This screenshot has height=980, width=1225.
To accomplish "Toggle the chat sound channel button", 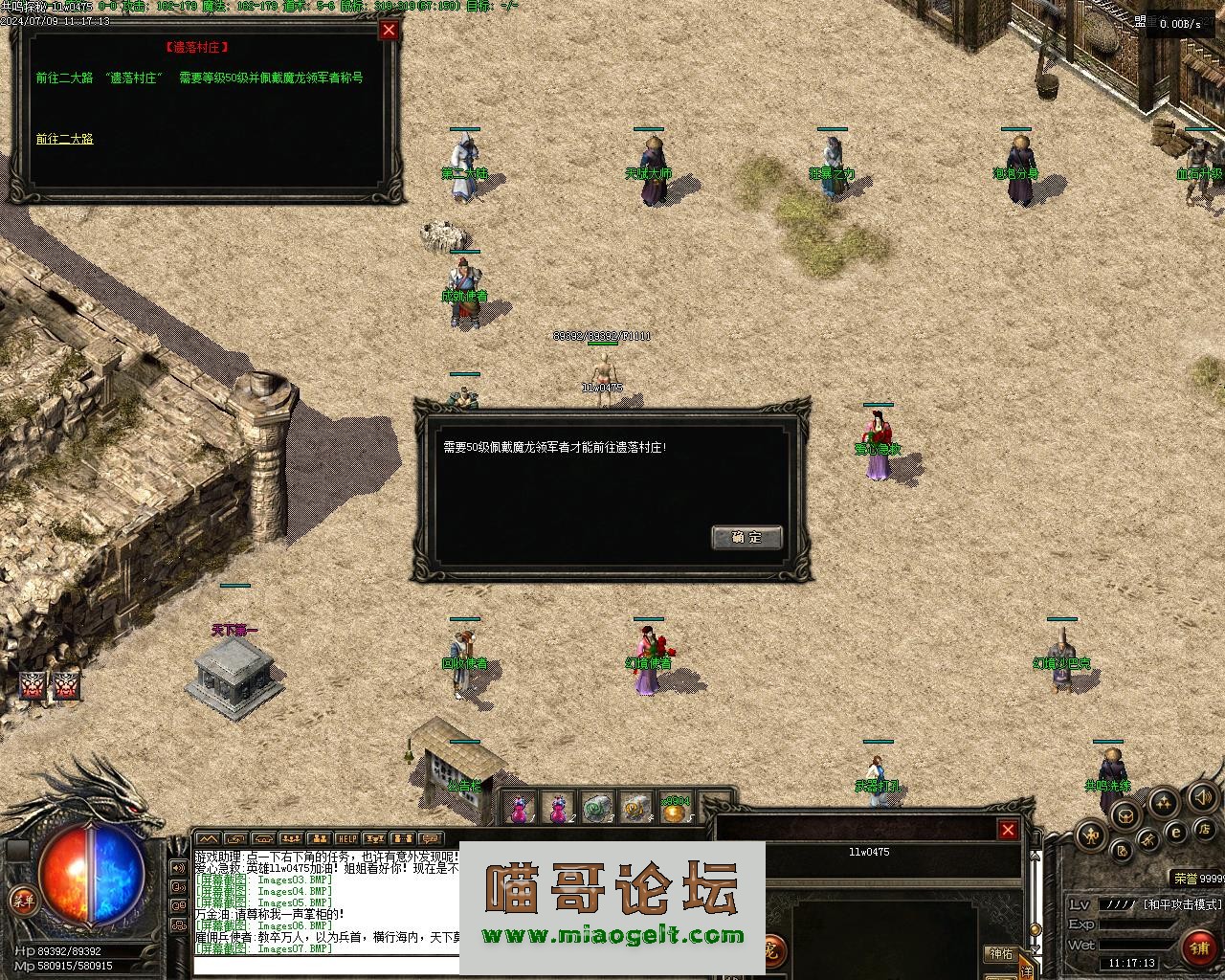I will tap(178, 868).
